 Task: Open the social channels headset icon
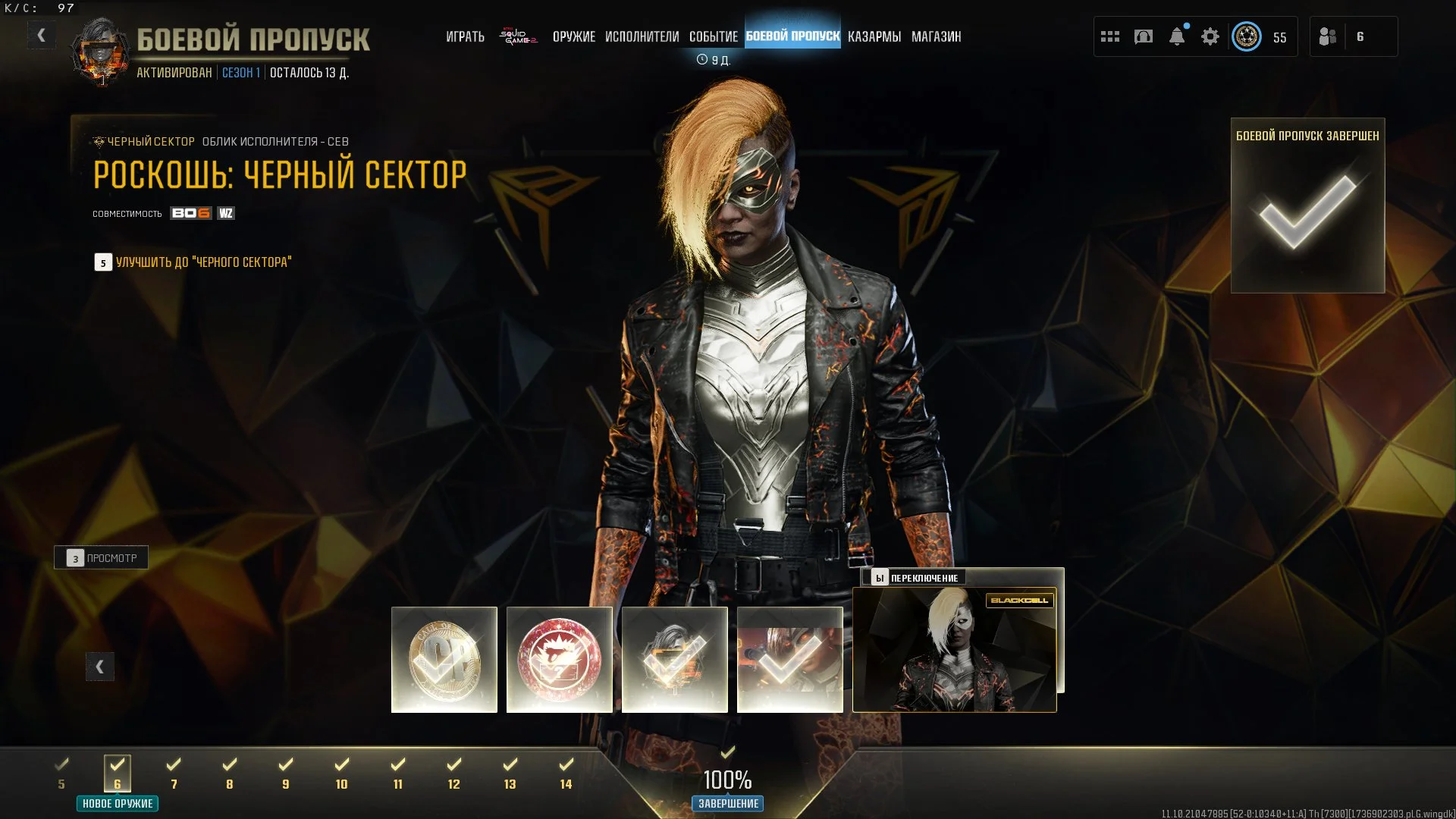pyautogui.click(x=1144, y=36)
